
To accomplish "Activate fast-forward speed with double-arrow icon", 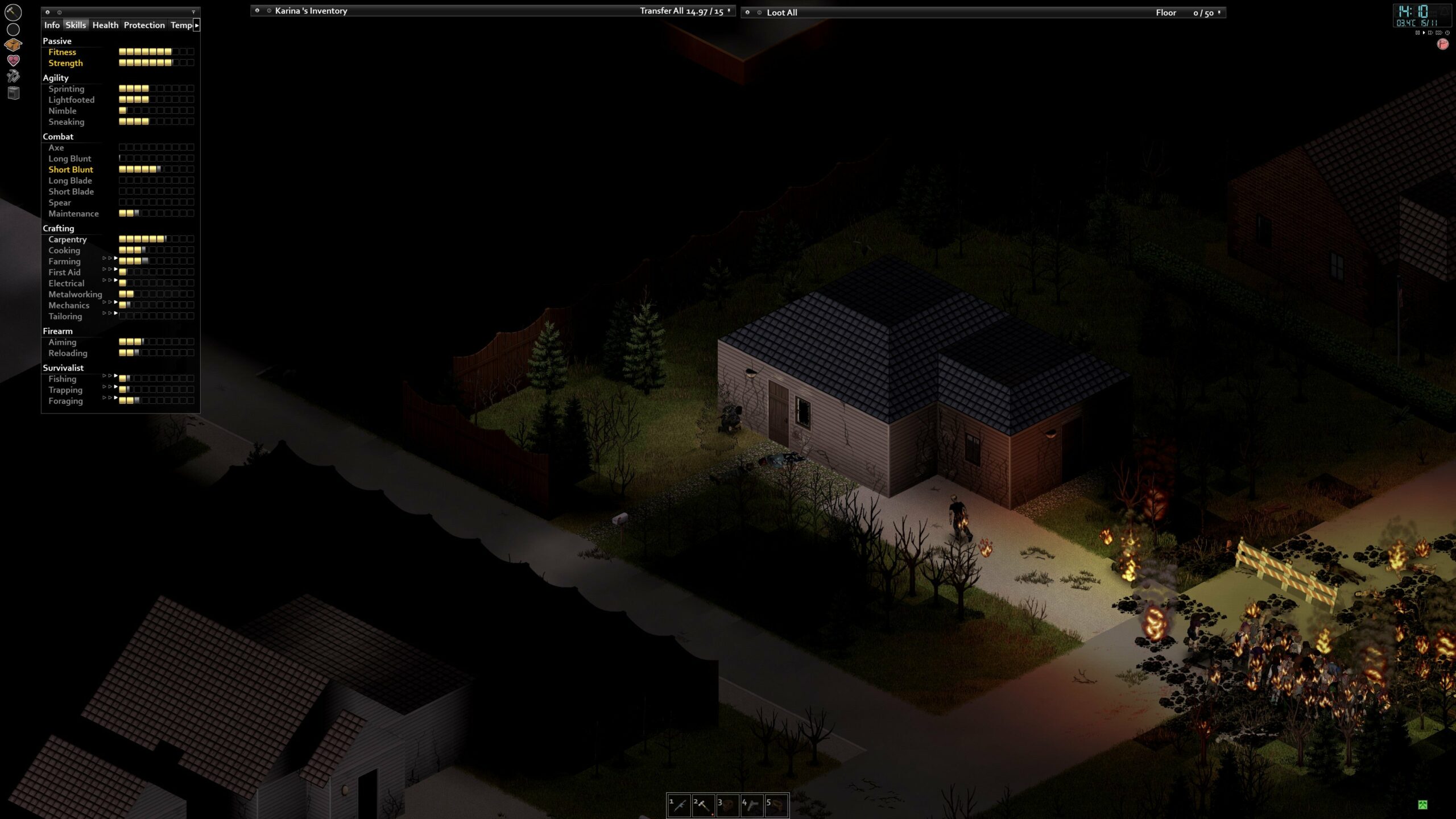I will (1430, 33).
